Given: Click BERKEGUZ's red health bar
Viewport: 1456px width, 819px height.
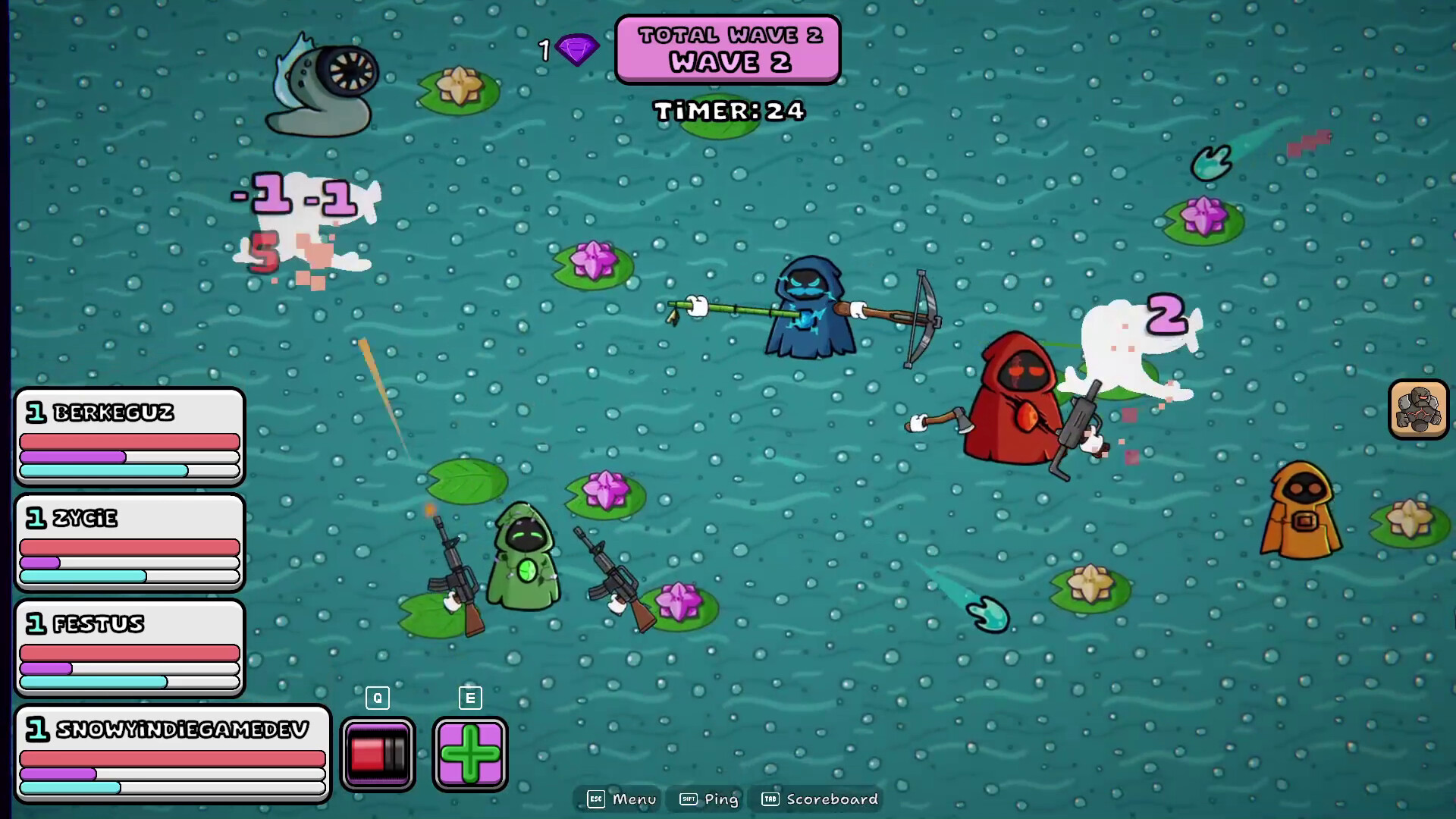Looking at the screenshot, I should click(127, 441).
